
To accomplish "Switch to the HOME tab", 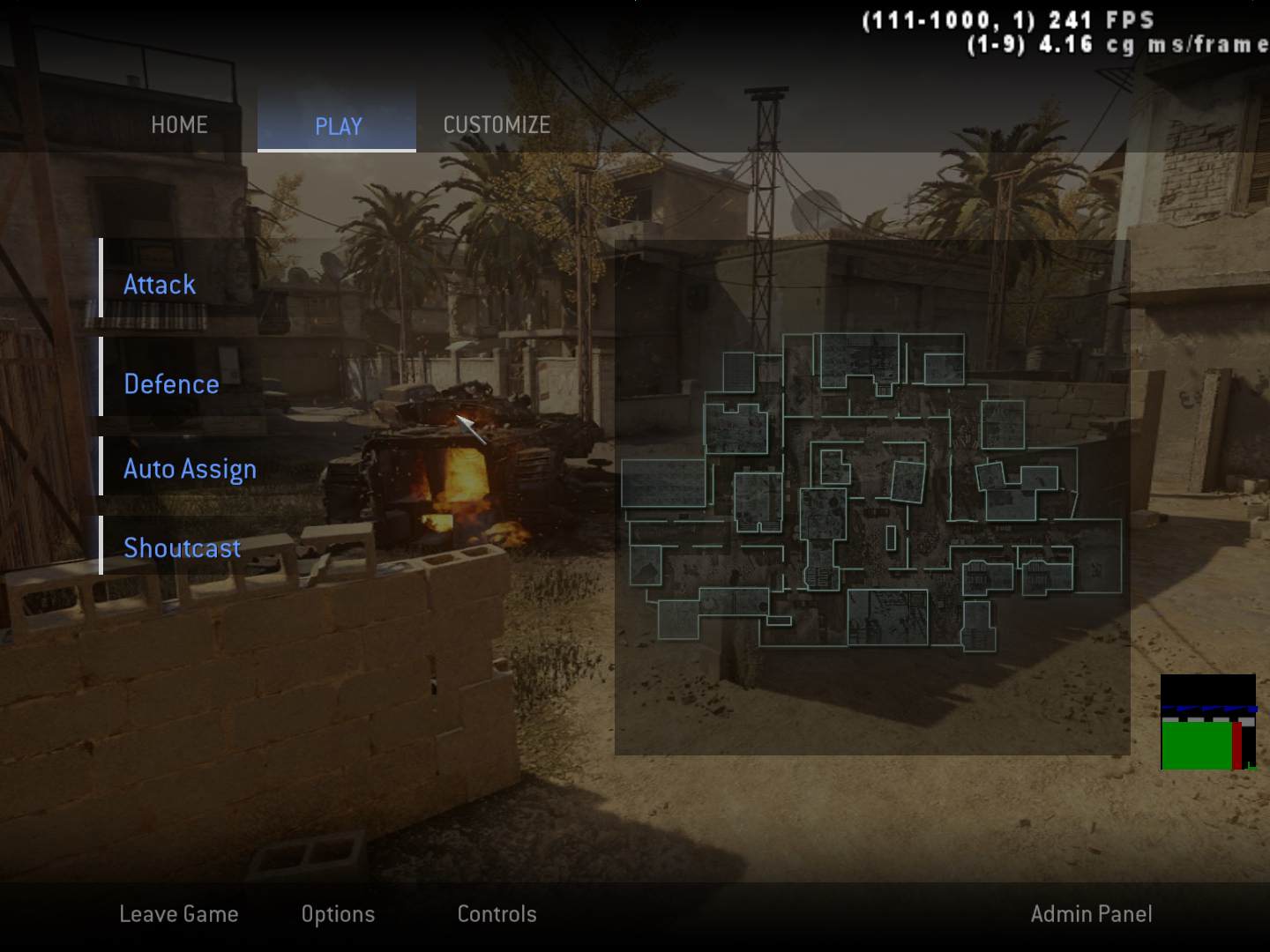I will click(x=179, y=125).
